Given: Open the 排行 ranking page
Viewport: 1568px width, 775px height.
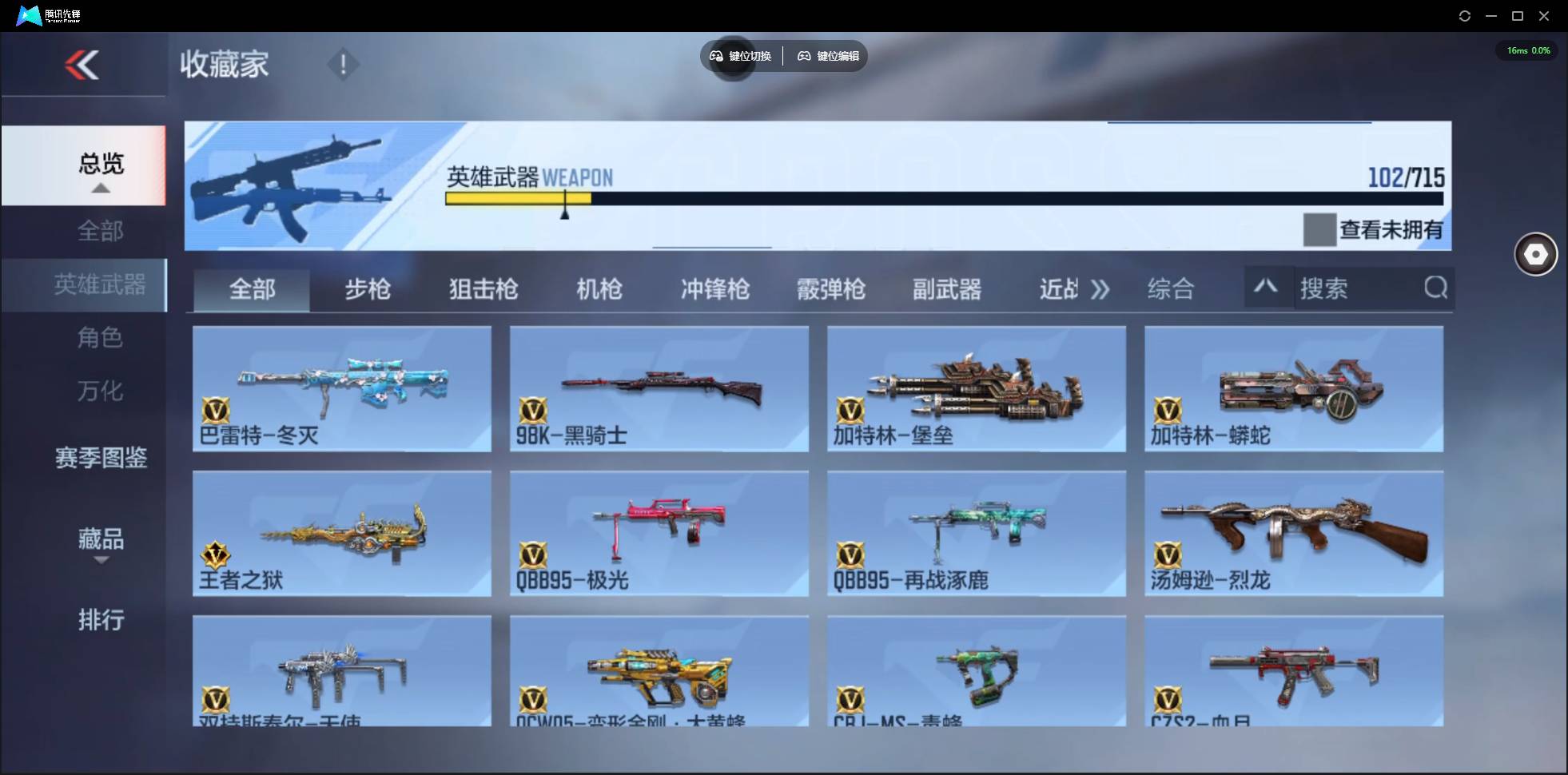Looking at the screenshot, I should point(101,620).
